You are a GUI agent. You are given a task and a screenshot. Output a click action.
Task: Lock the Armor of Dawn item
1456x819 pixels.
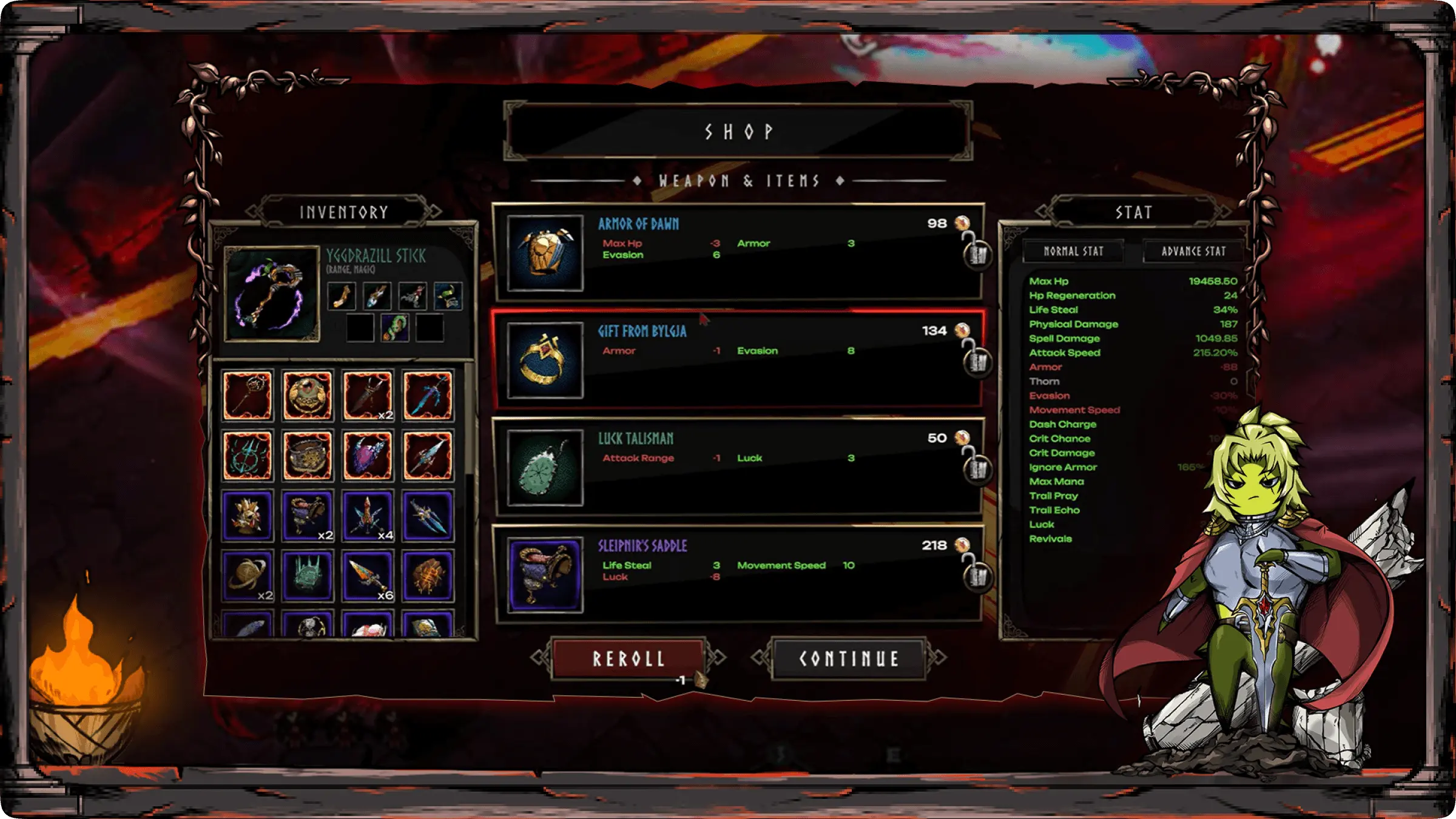click(977, 254)
